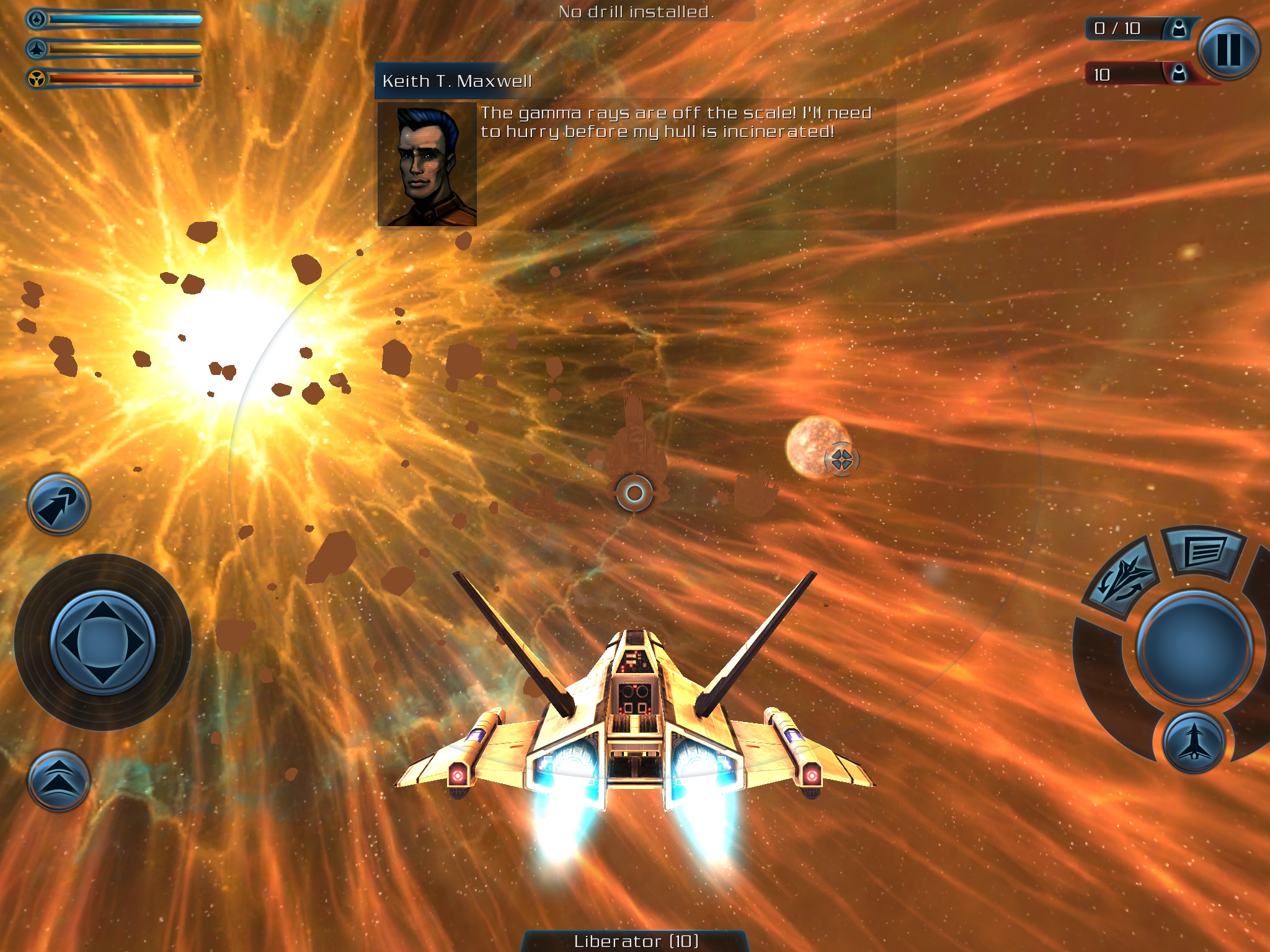
Task: Tap the virtual joystick directional pad
Action: click(103, 642)
